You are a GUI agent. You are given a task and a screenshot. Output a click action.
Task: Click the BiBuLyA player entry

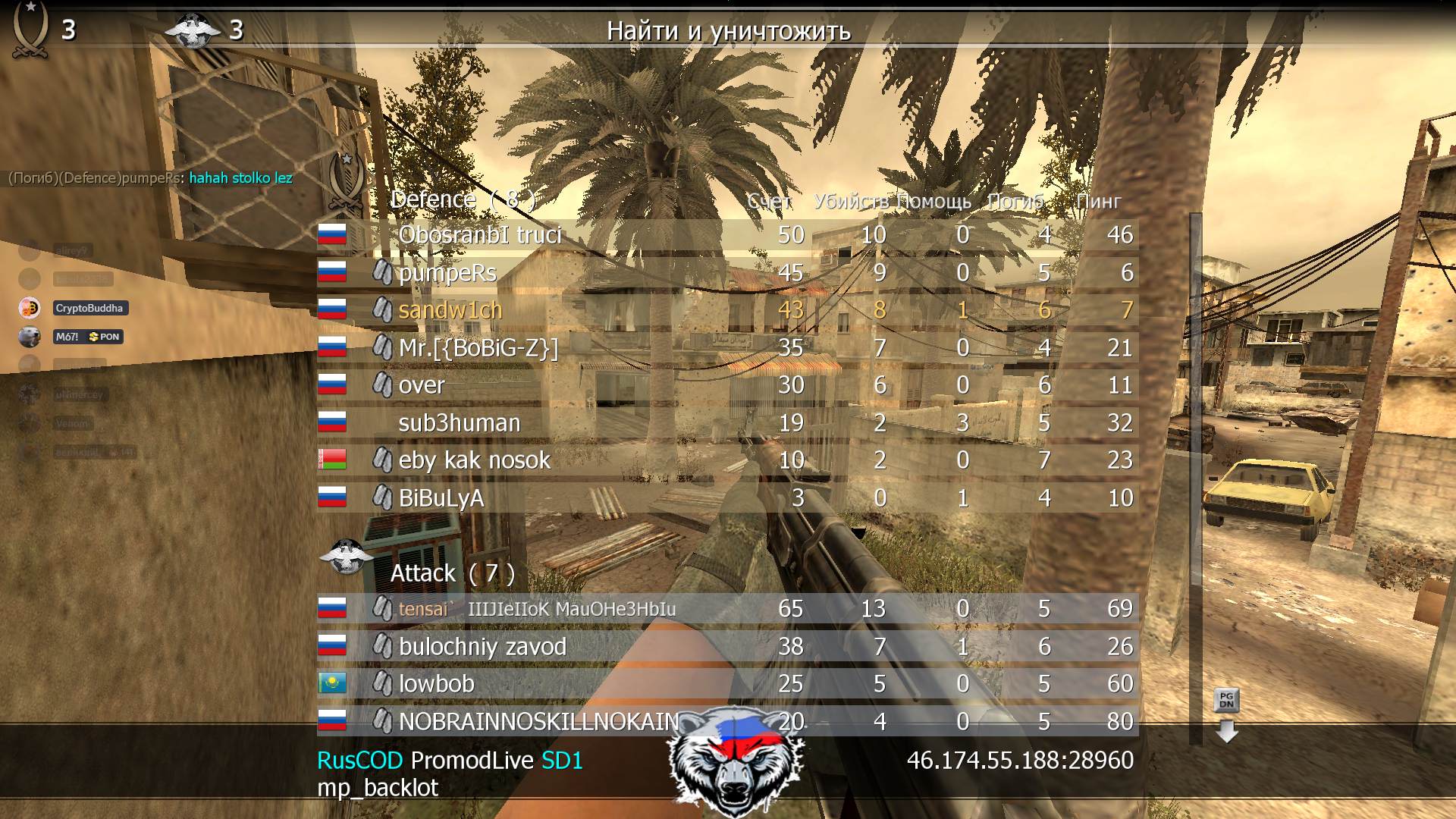[x=441, y=498]
